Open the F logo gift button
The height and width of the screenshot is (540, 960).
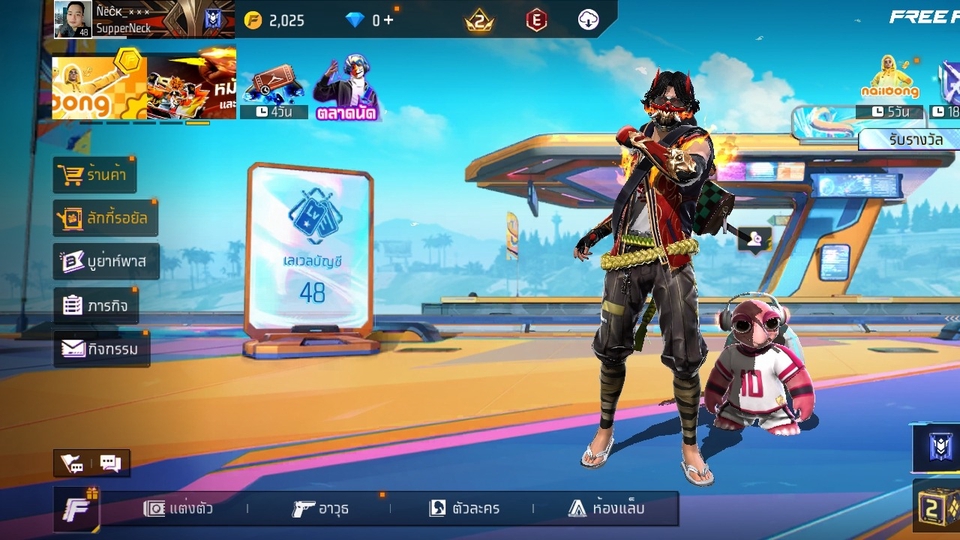point(76,509)
